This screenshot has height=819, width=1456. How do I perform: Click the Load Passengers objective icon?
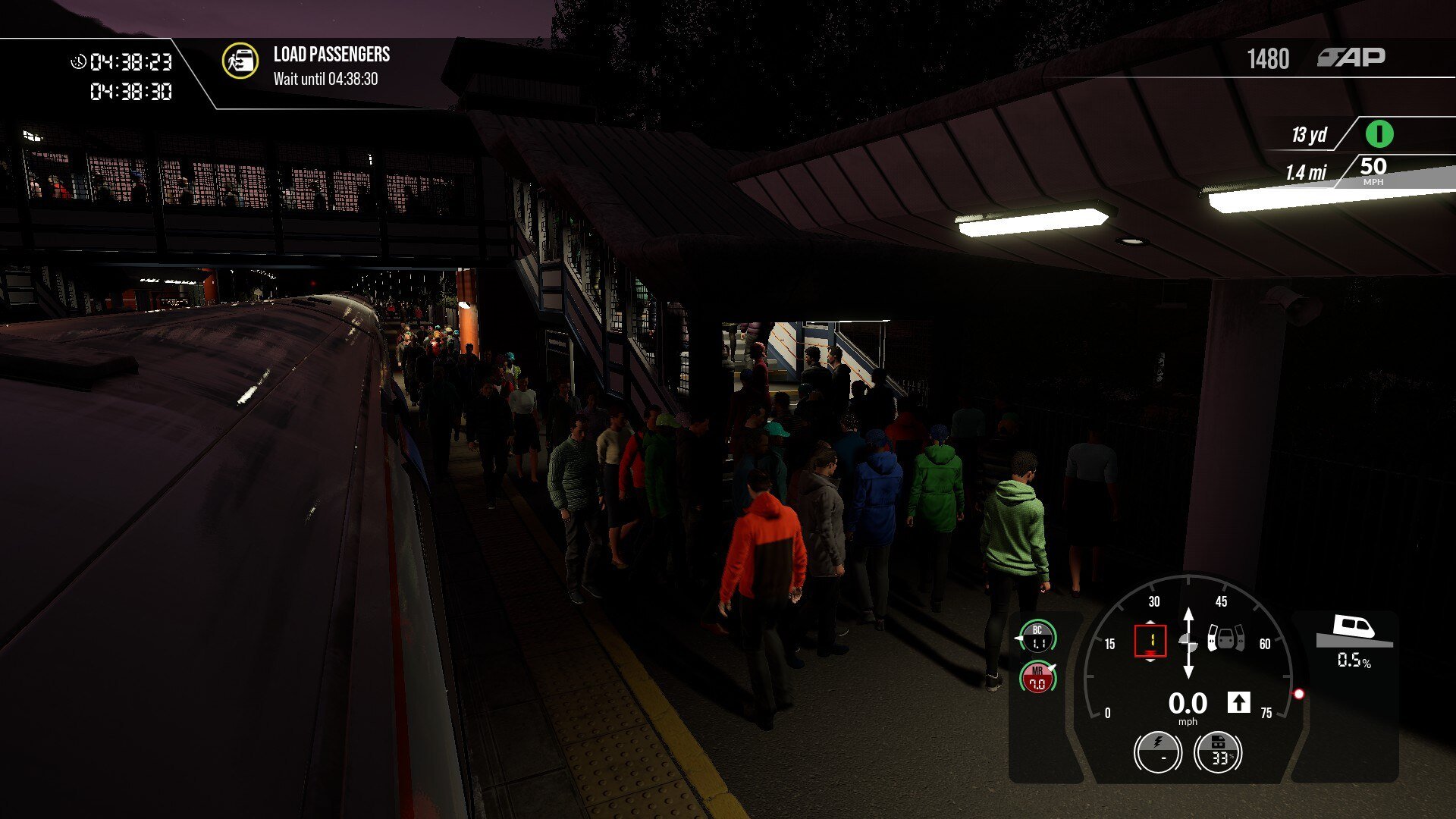click(240, 61)
